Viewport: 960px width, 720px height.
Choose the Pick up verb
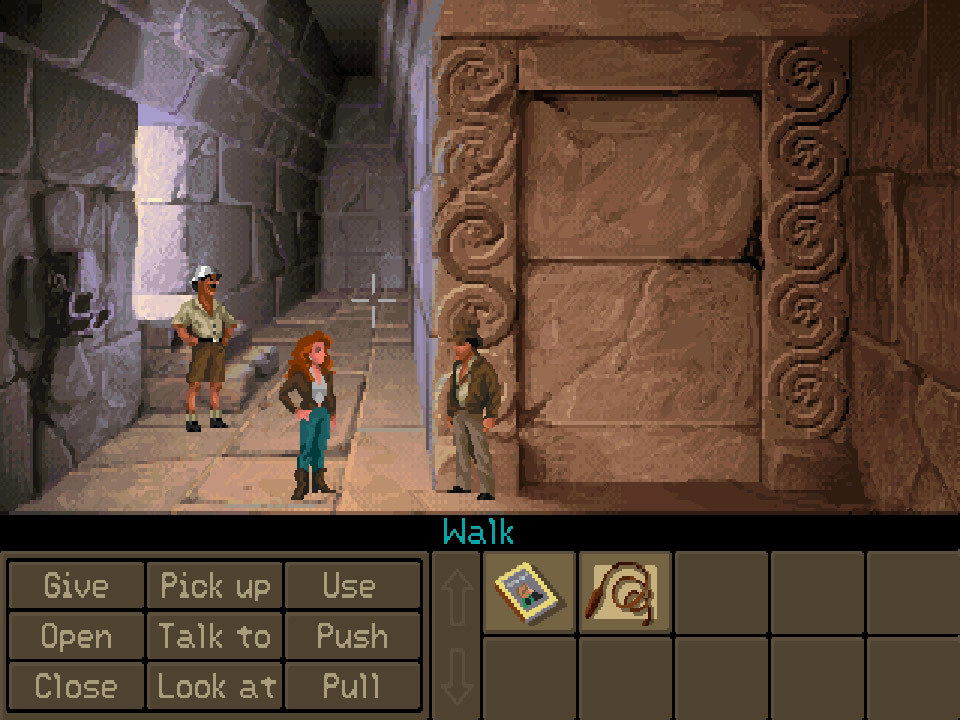[x=215, y=586]
